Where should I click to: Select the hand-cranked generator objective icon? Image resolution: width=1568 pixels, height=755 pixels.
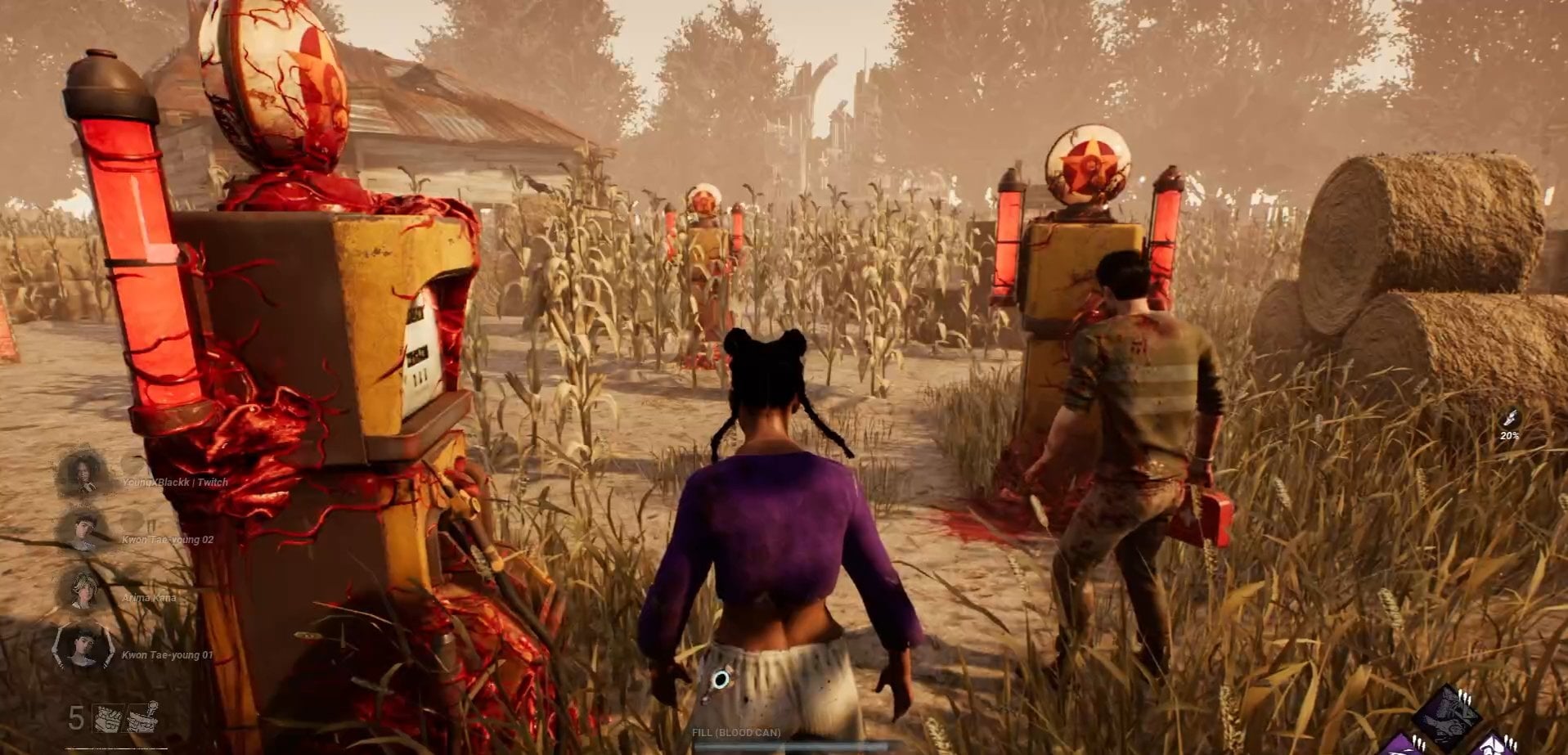(x=142, y=717)
